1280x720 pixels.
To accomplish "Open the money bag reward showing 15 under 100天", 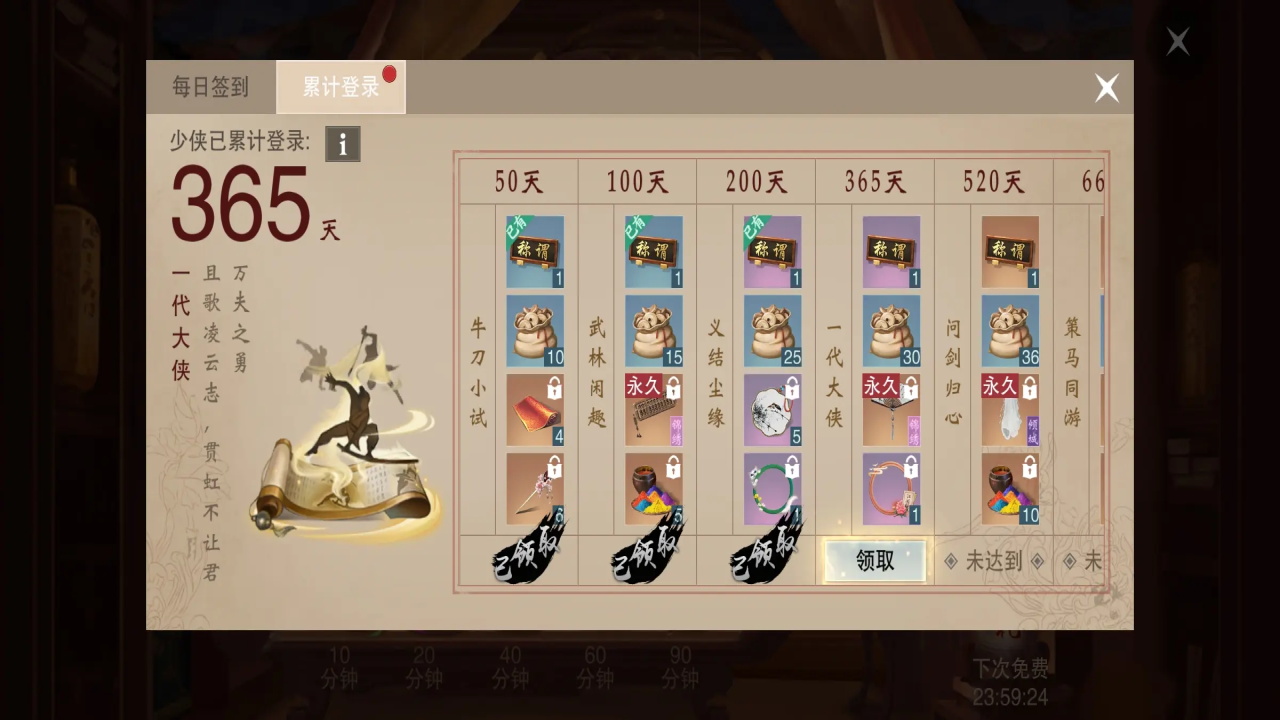I will [x=653, y=330].
